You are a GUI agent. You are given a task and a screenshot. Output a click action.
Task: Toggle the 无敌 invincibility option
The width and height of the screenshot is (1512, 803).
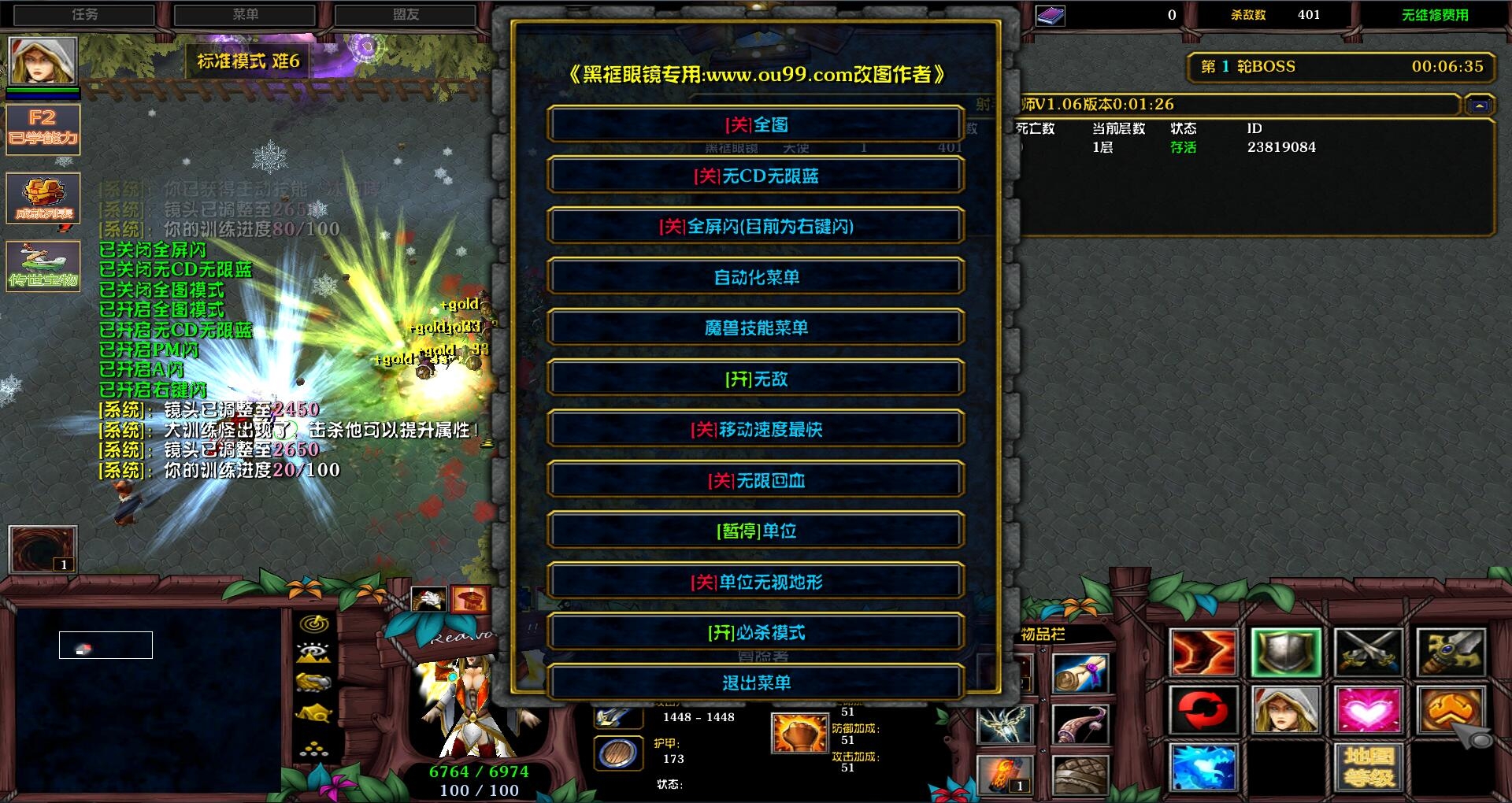[756, 379]
